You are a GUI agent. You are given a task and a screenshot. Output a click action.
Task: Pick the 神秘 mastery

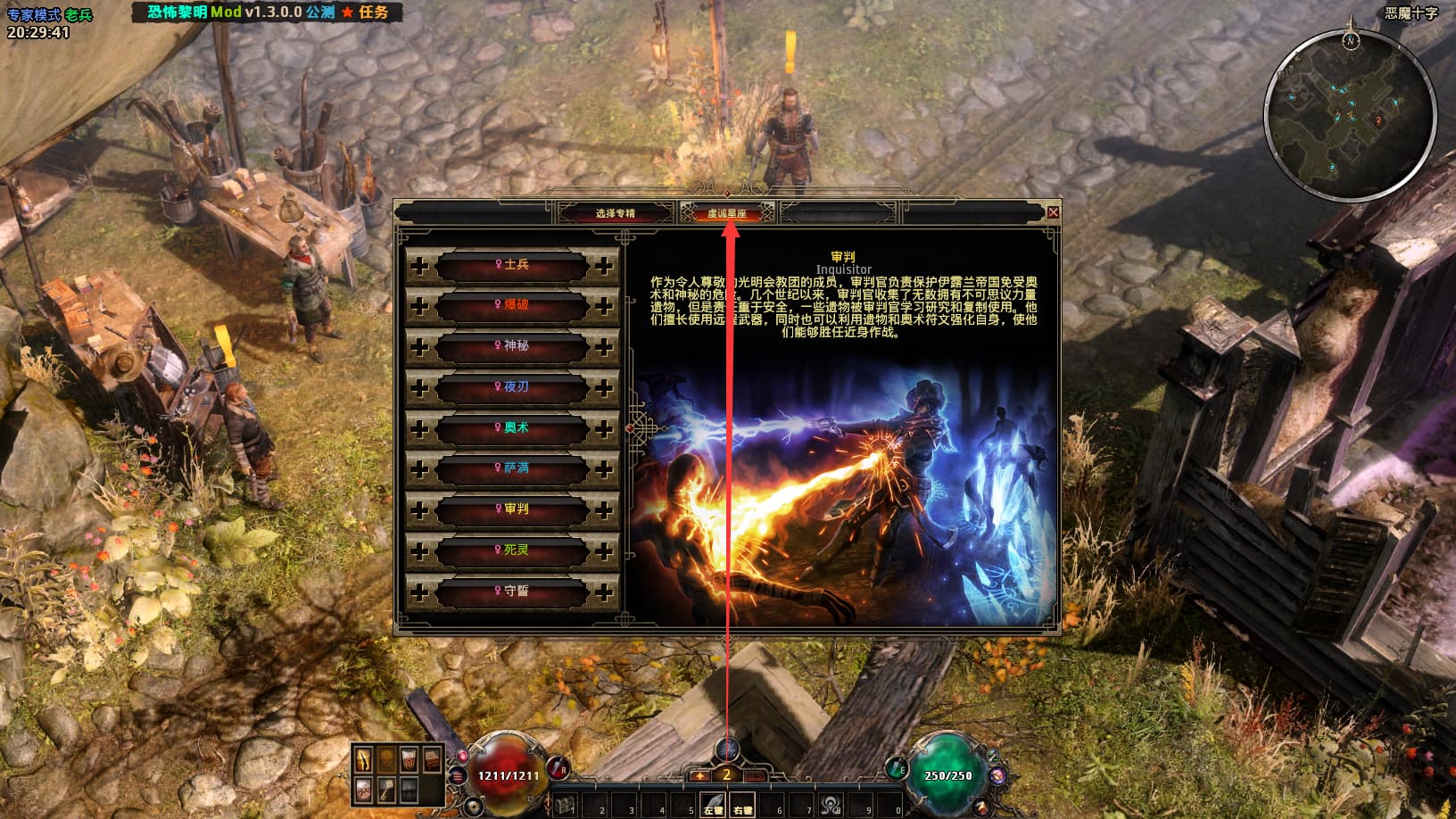(512, 346)
